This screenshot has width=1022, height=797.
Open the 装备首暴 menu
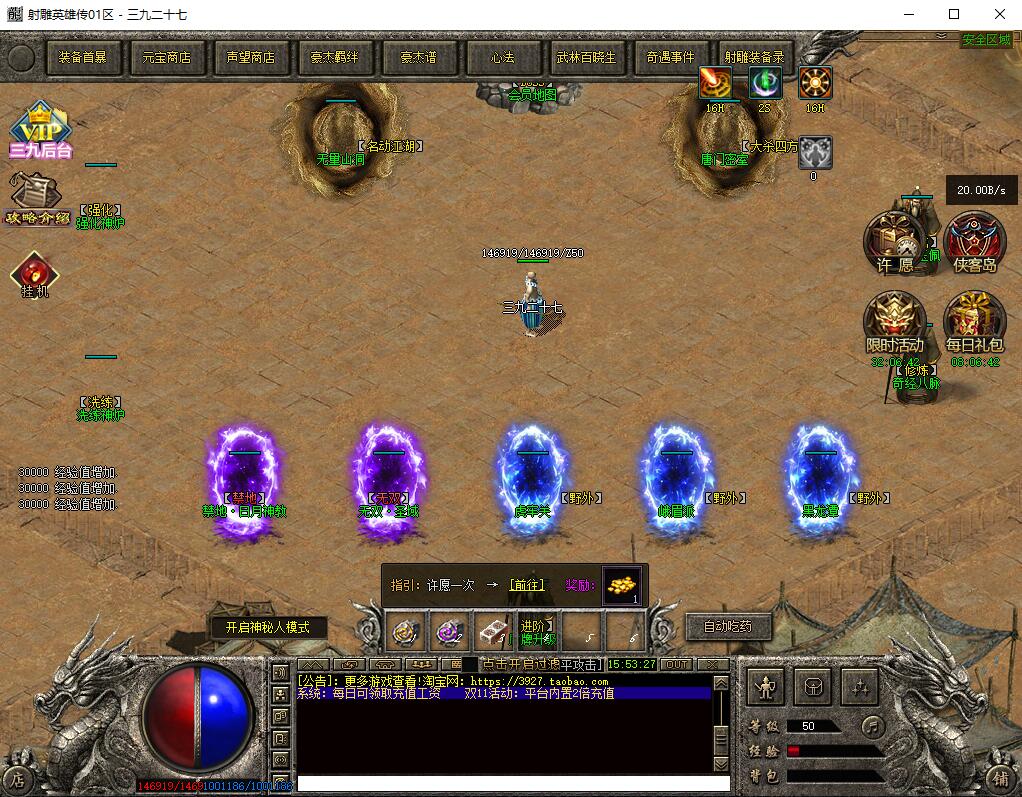tap(83, 58)
